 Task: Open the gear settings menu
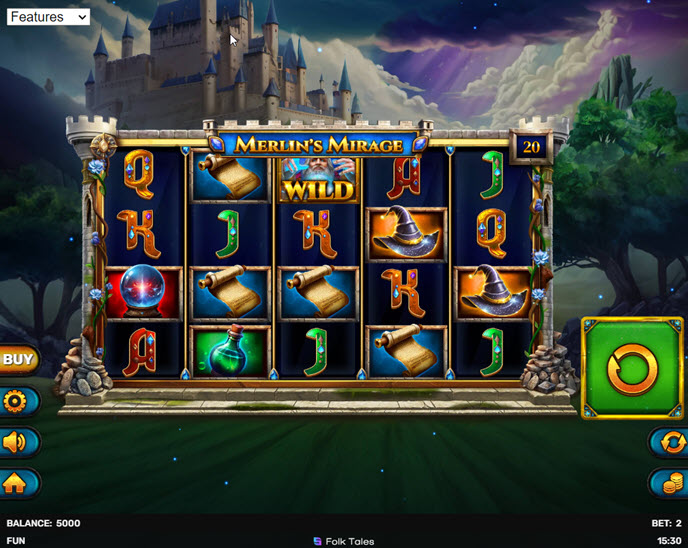click(x=17, y=402)
